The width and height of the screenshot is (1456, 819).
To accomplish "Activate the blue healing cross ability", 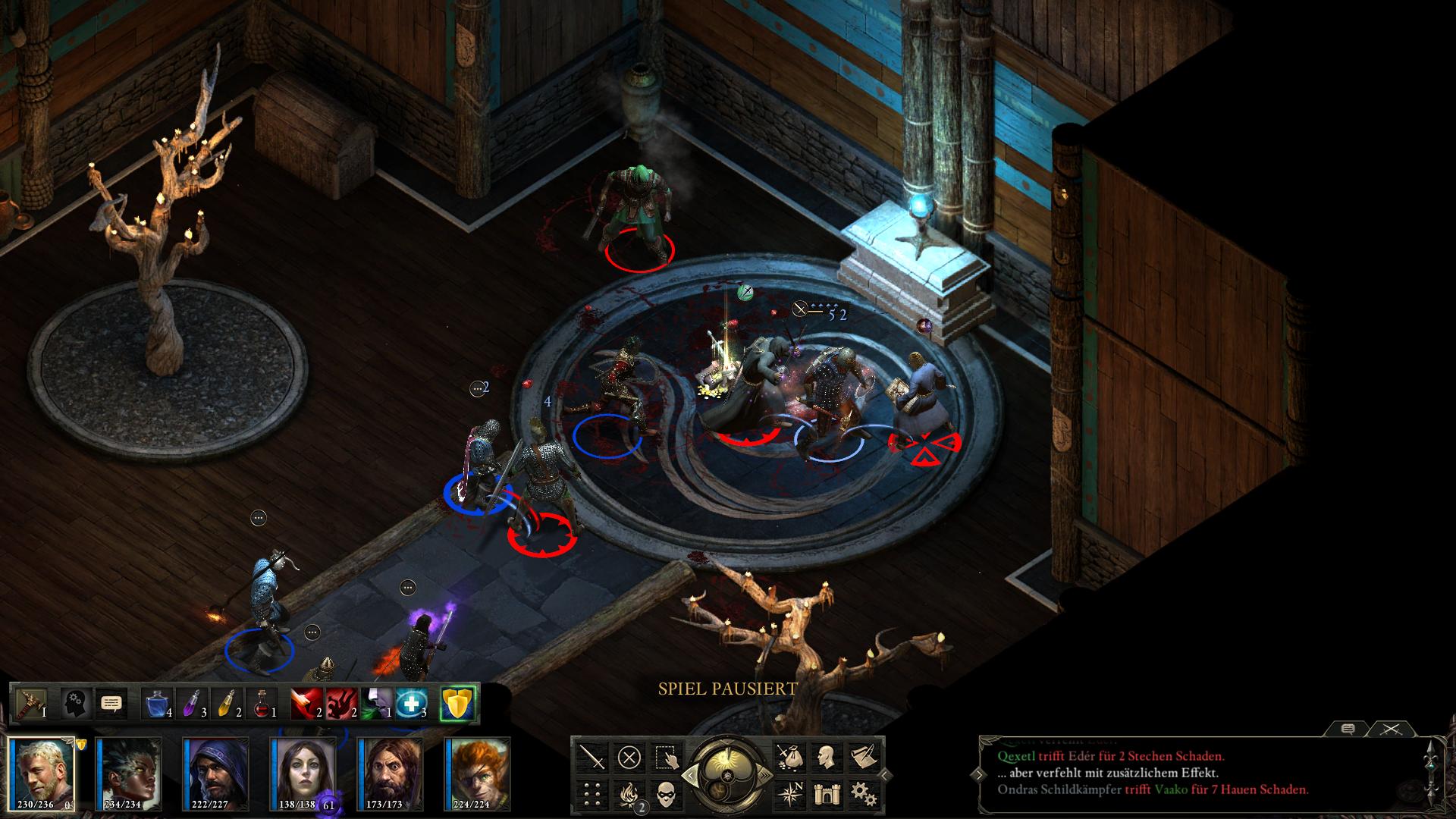I will (411, 704).
